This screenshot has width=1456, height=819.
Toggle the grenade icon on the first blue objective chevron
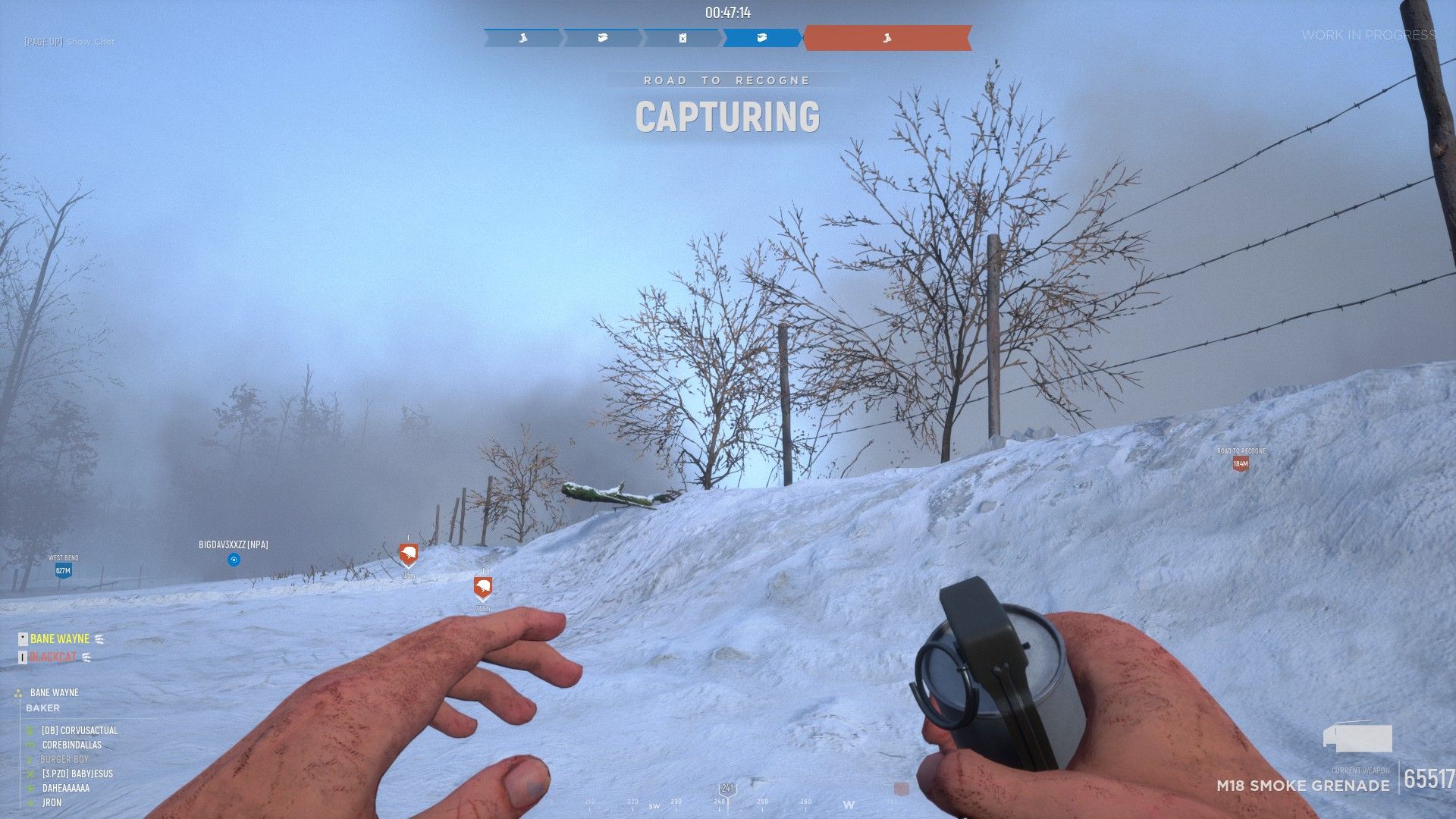[x=522, y=38]
